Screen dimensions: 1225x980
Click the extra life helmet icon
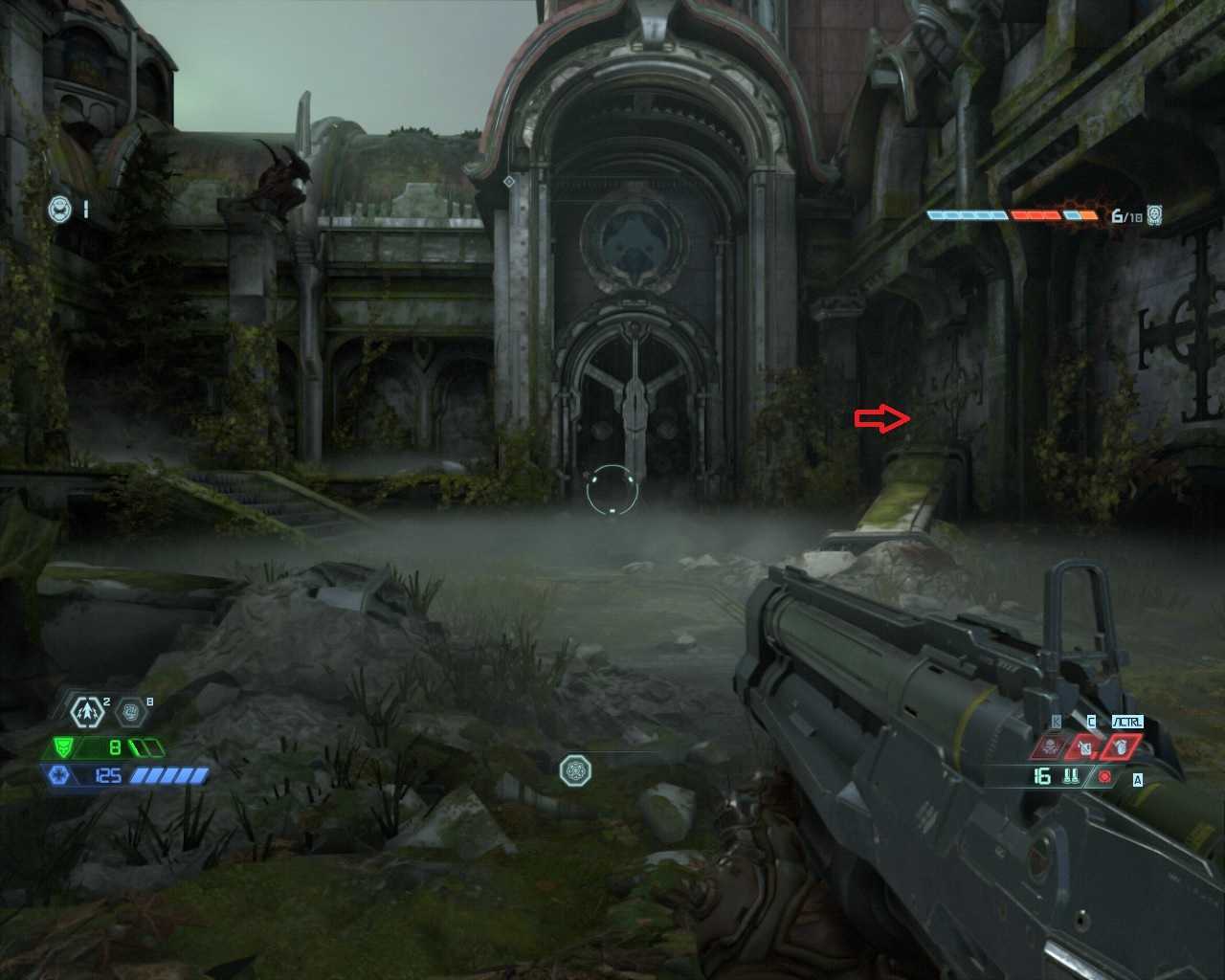tap(60, 208)
